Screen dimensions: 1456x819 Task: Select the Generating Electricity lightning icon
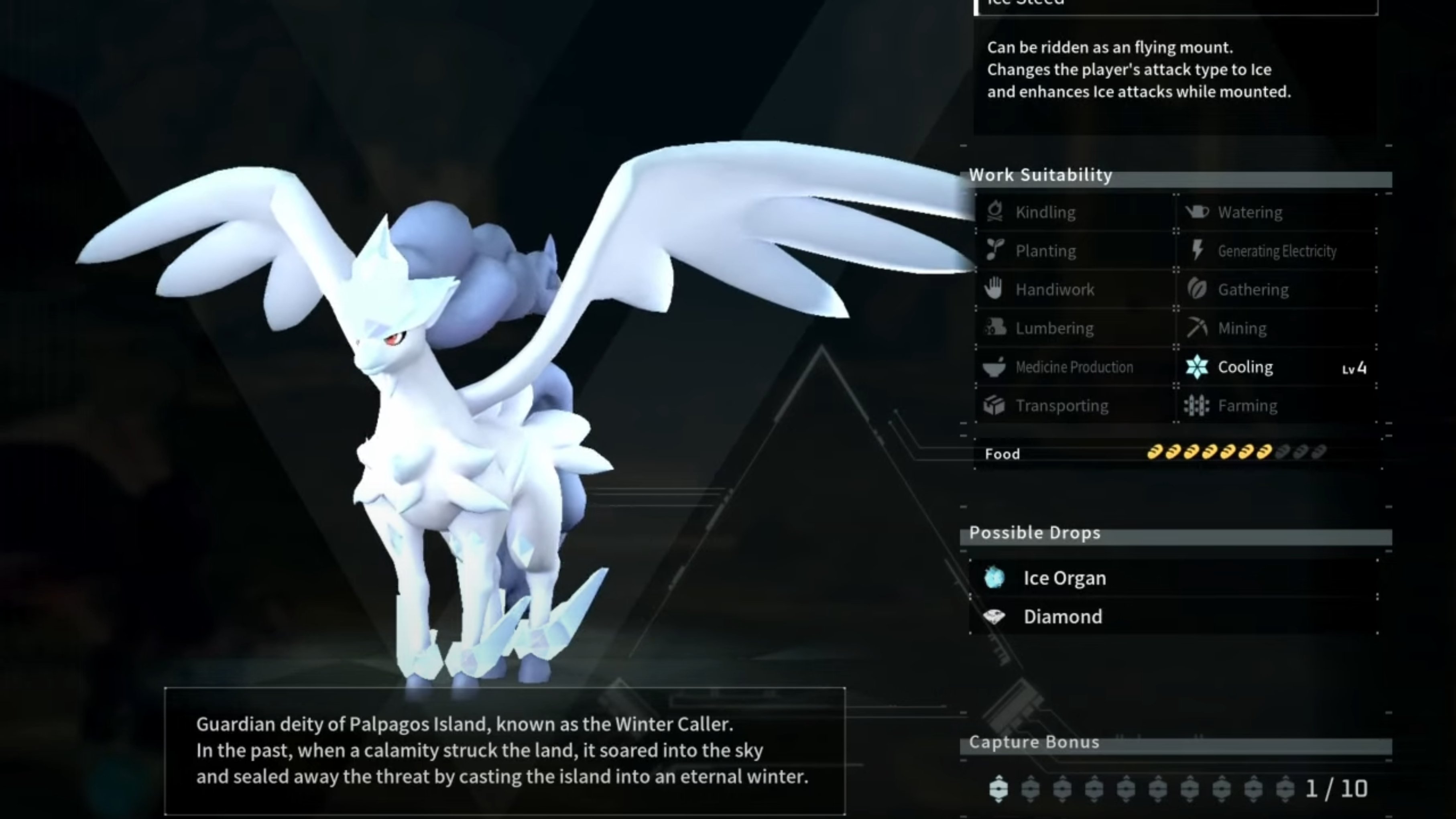(1197, 250)
